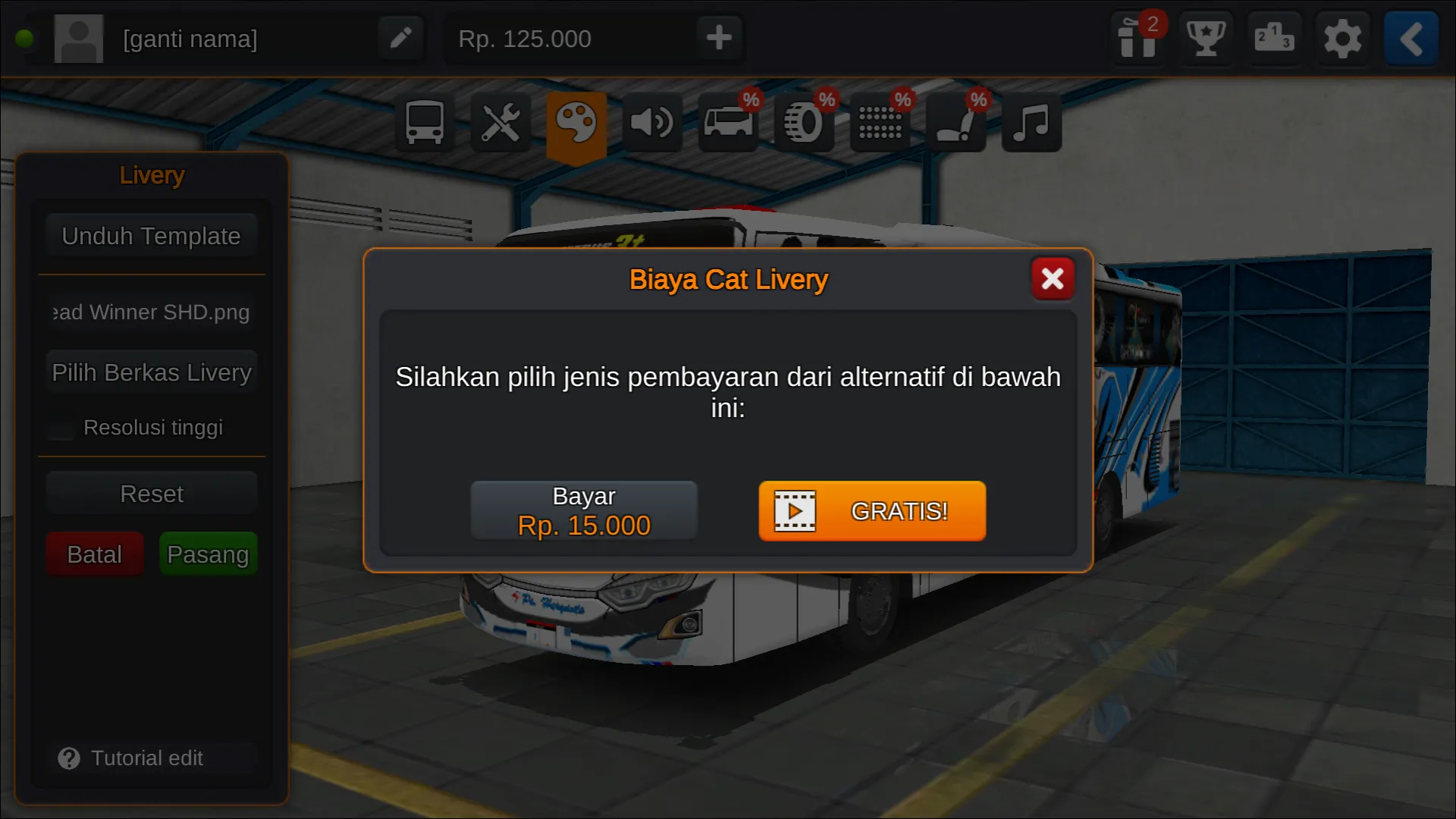
Task: Open the accessories grid icon
Action: [880, 122]
